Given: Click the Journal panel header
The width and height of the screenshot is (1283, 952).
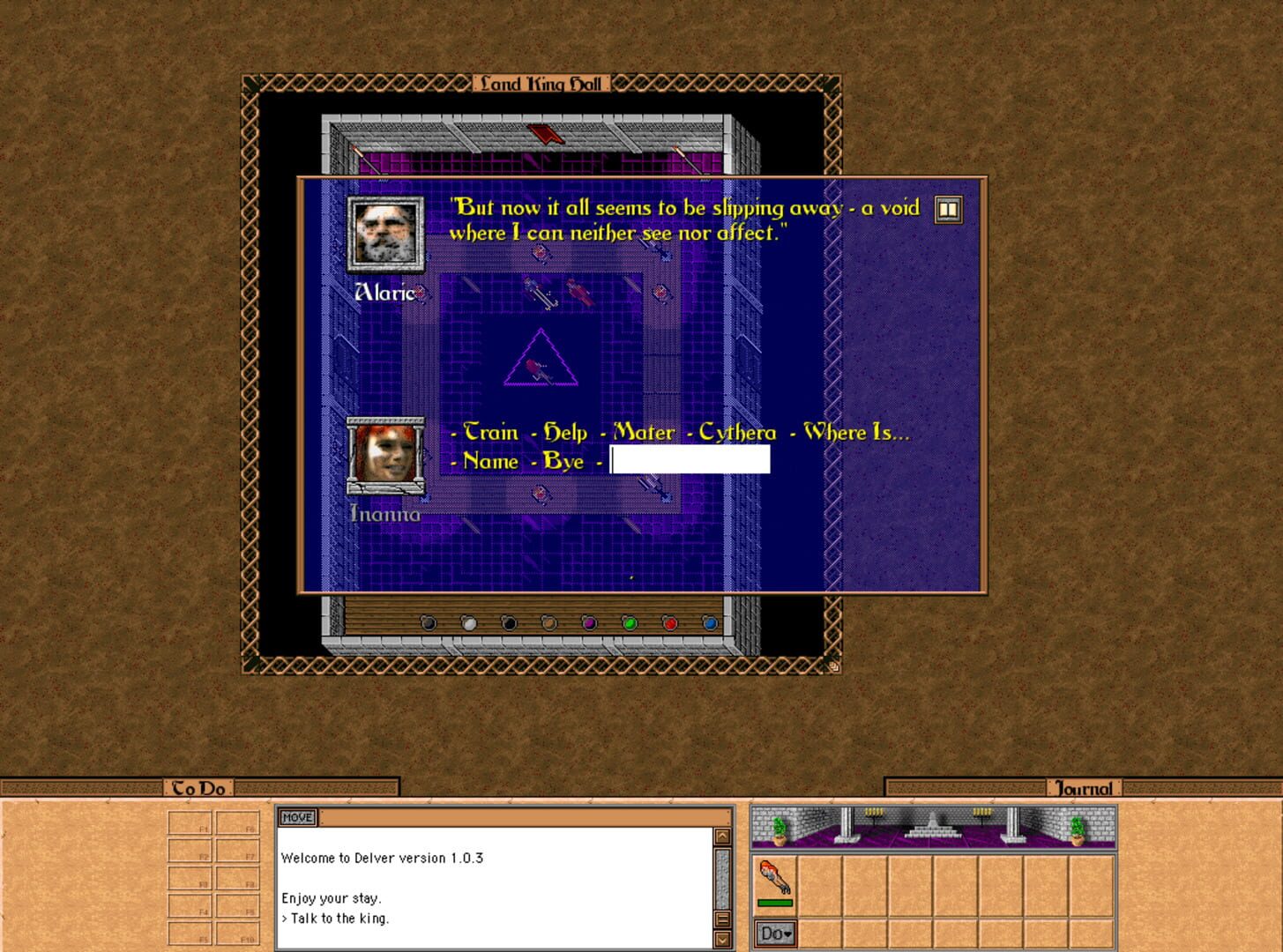Looking at the screenshot, I should 1085,789.
